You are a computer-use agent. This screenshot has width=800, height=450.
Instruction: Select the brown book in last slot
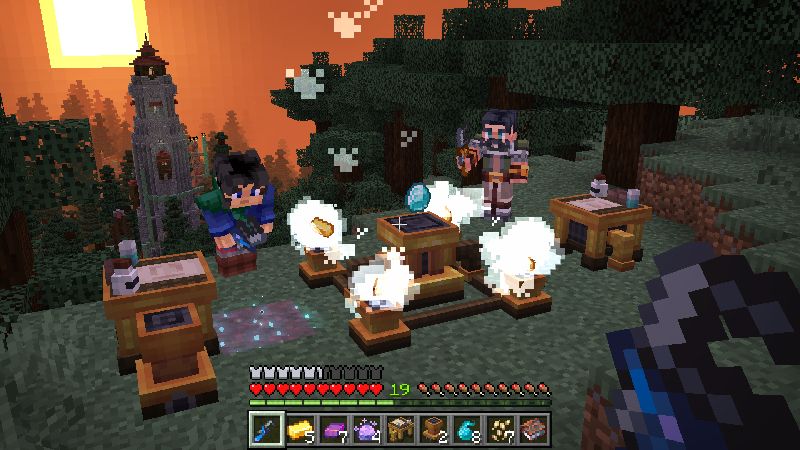533,428
